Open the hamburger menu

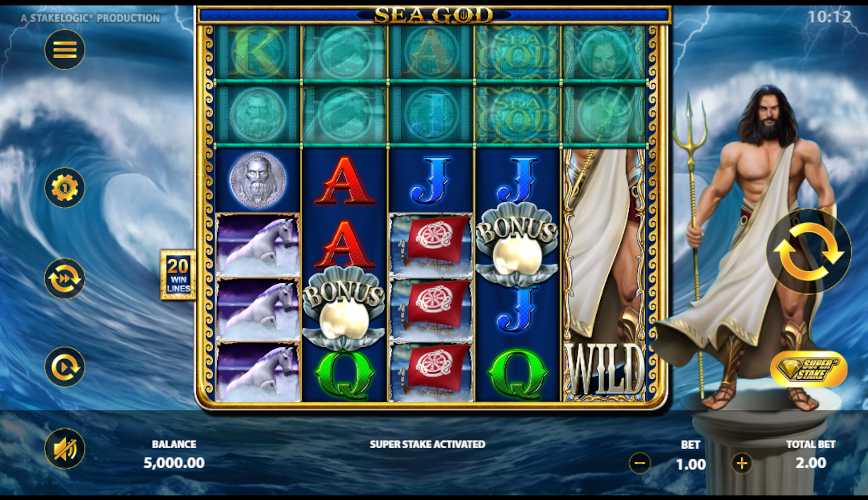pyautogui.click(x=65, y=50)
